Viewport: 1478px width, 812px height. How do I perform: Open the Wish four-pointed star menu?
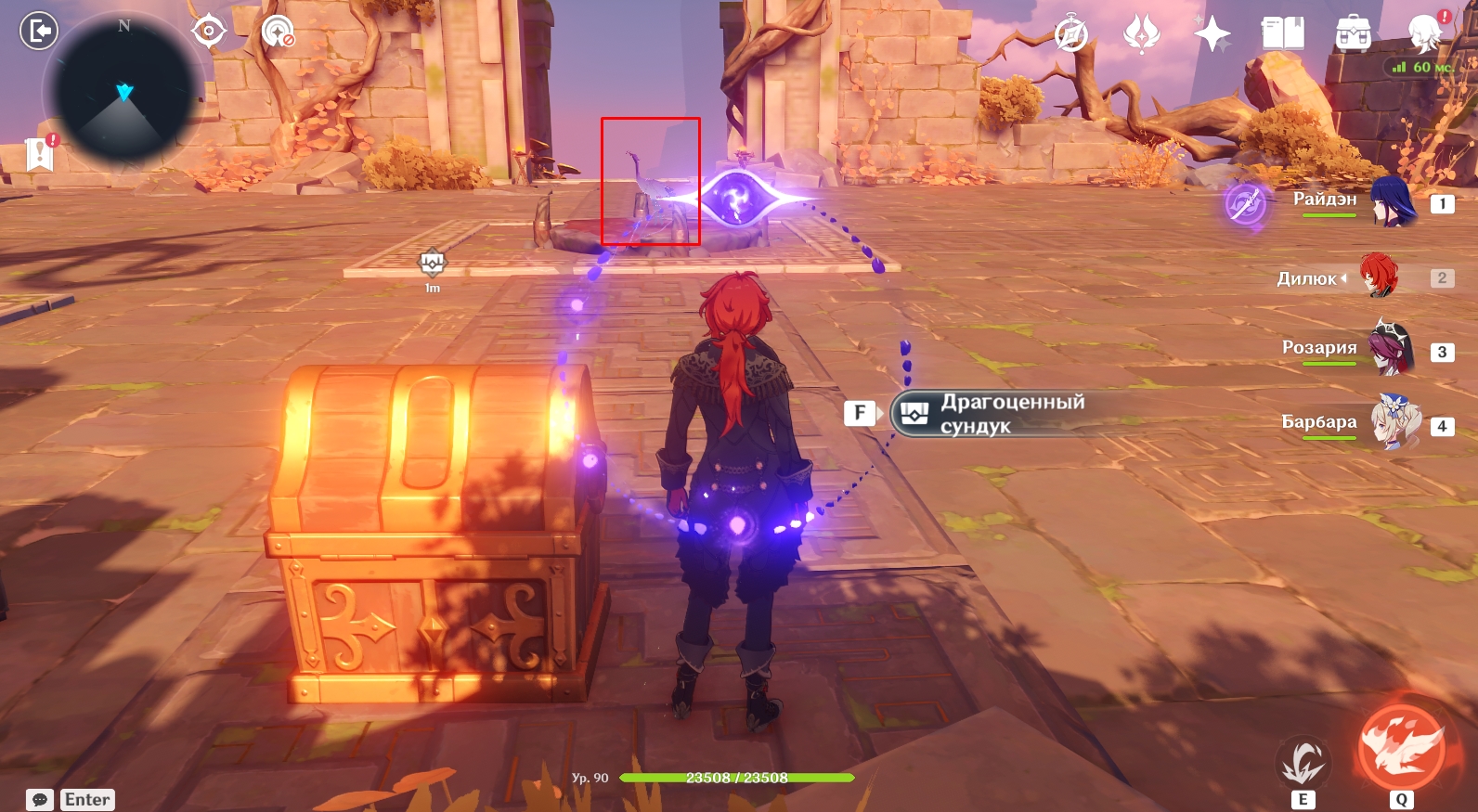click(x=1212, y=34)
